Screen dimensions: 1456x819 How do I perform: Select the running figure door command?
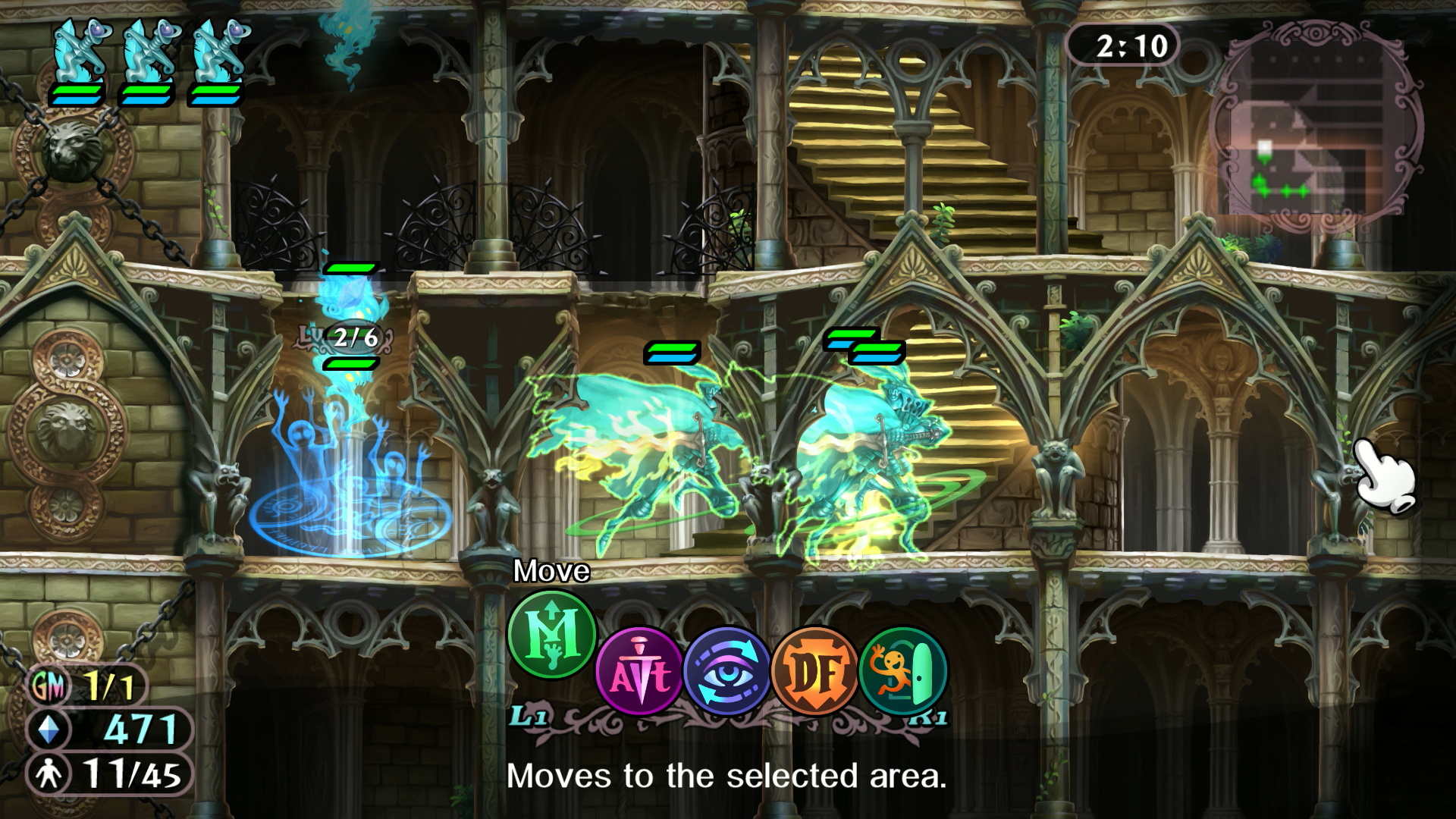(x=903, y=671)
